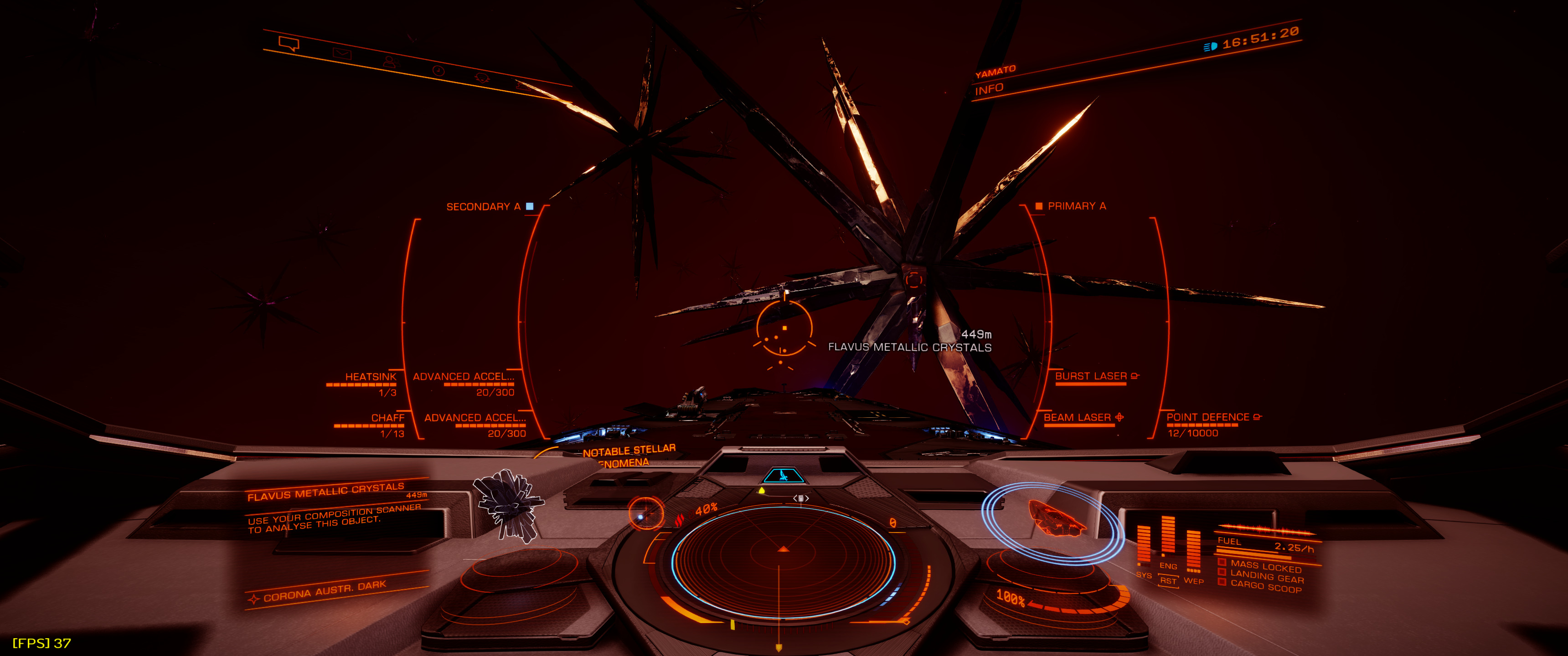Switch to the inbox envelope tab

point(341,54)
